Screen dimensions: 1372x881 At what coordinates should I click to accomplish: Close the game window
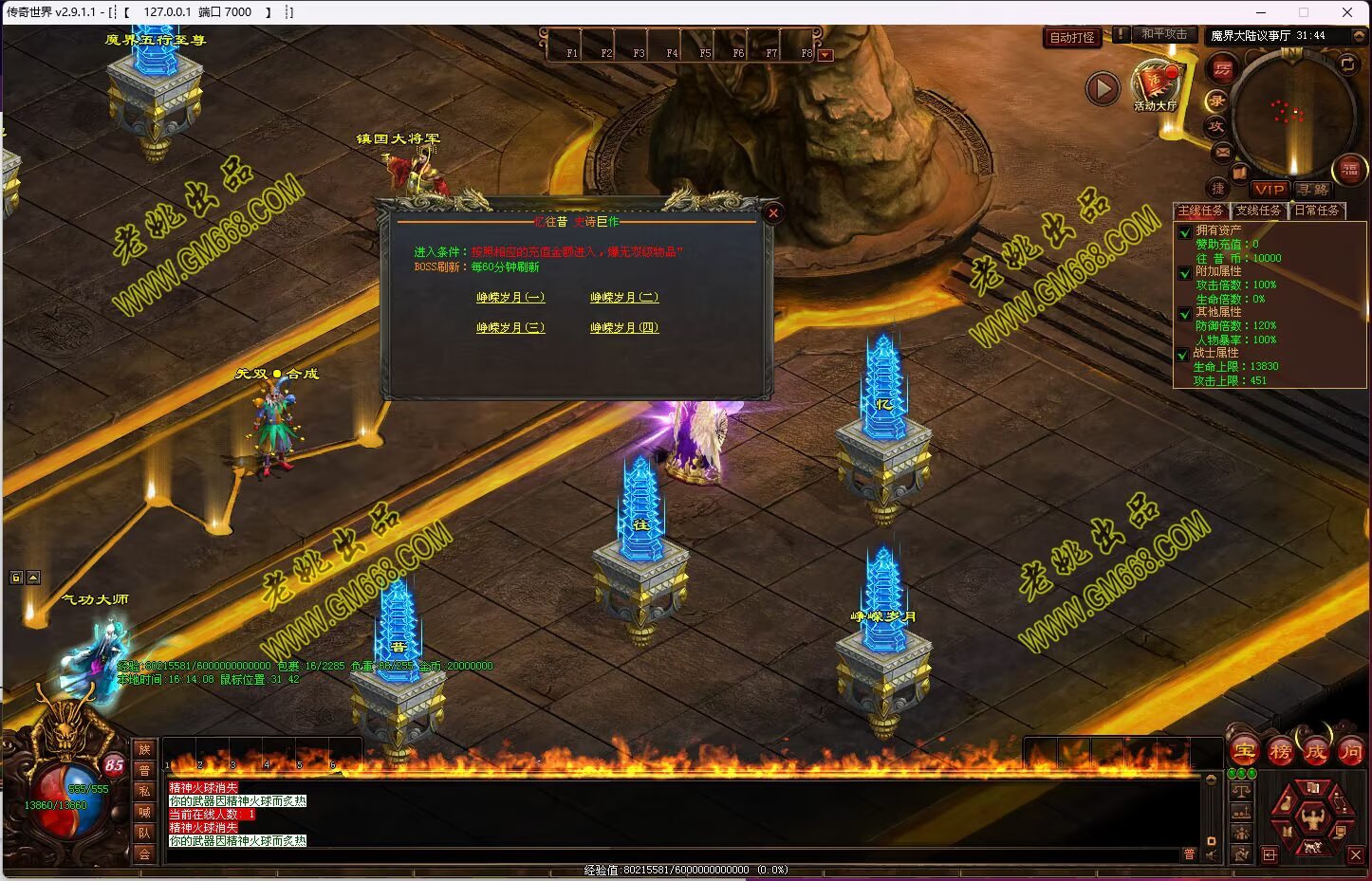click(1347, 12)
